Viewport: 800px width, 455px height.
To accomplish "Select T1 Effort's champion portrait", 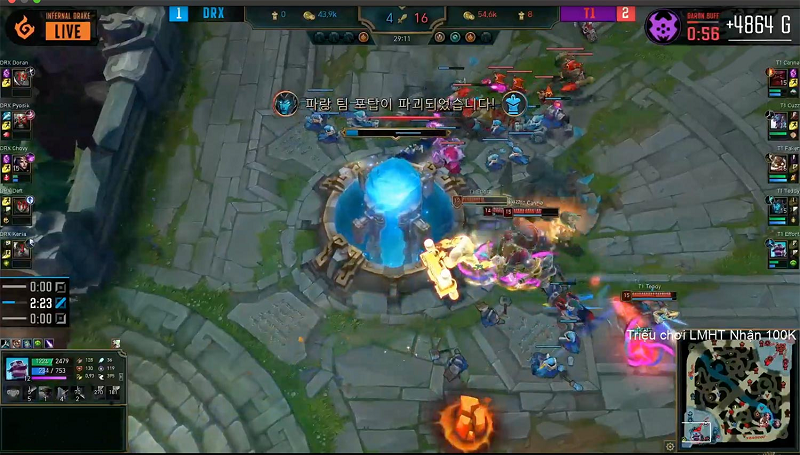I will click(x=779, y=249).
